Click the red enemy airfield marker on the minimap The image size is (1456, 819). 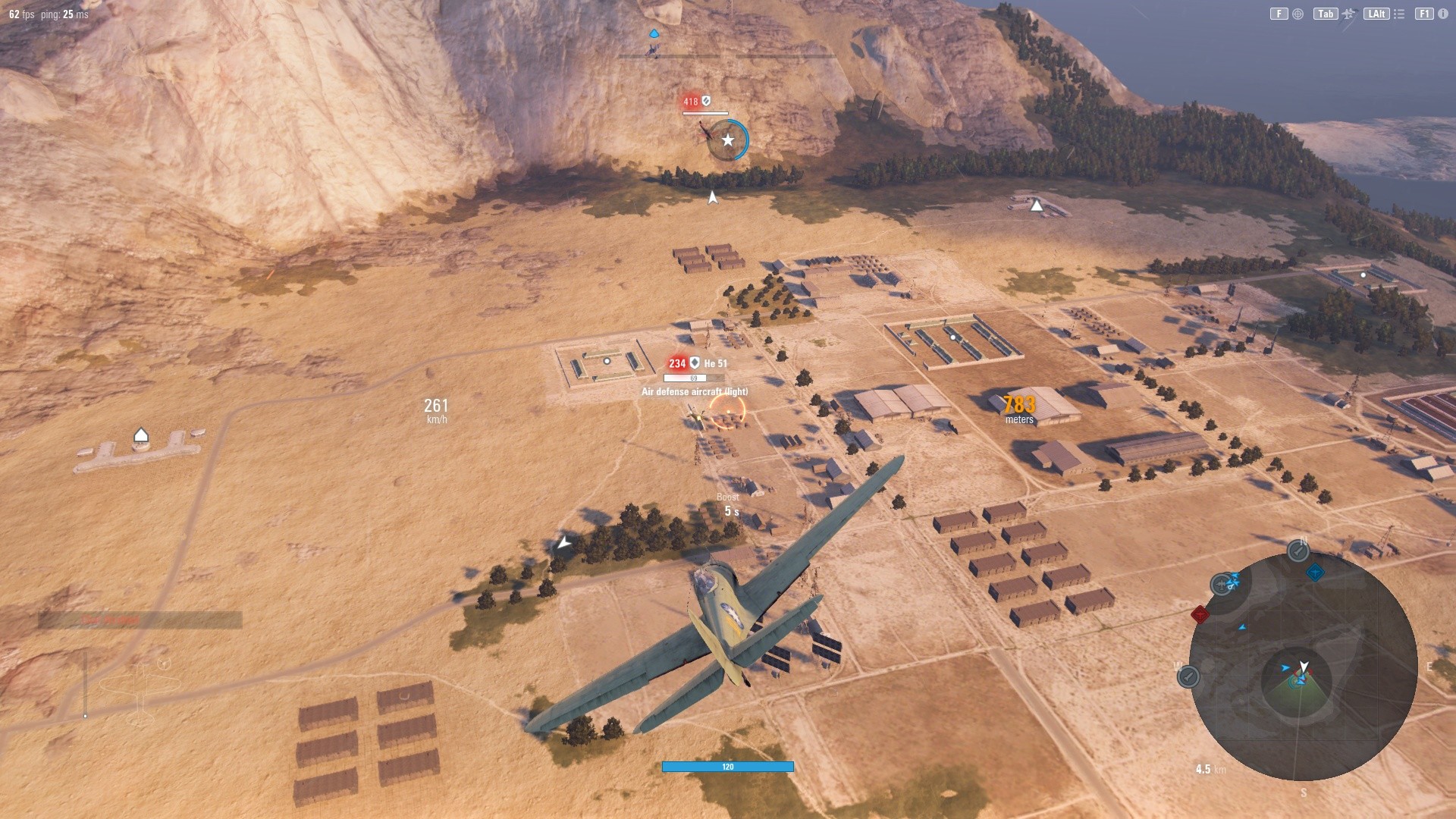[1200, 614]
